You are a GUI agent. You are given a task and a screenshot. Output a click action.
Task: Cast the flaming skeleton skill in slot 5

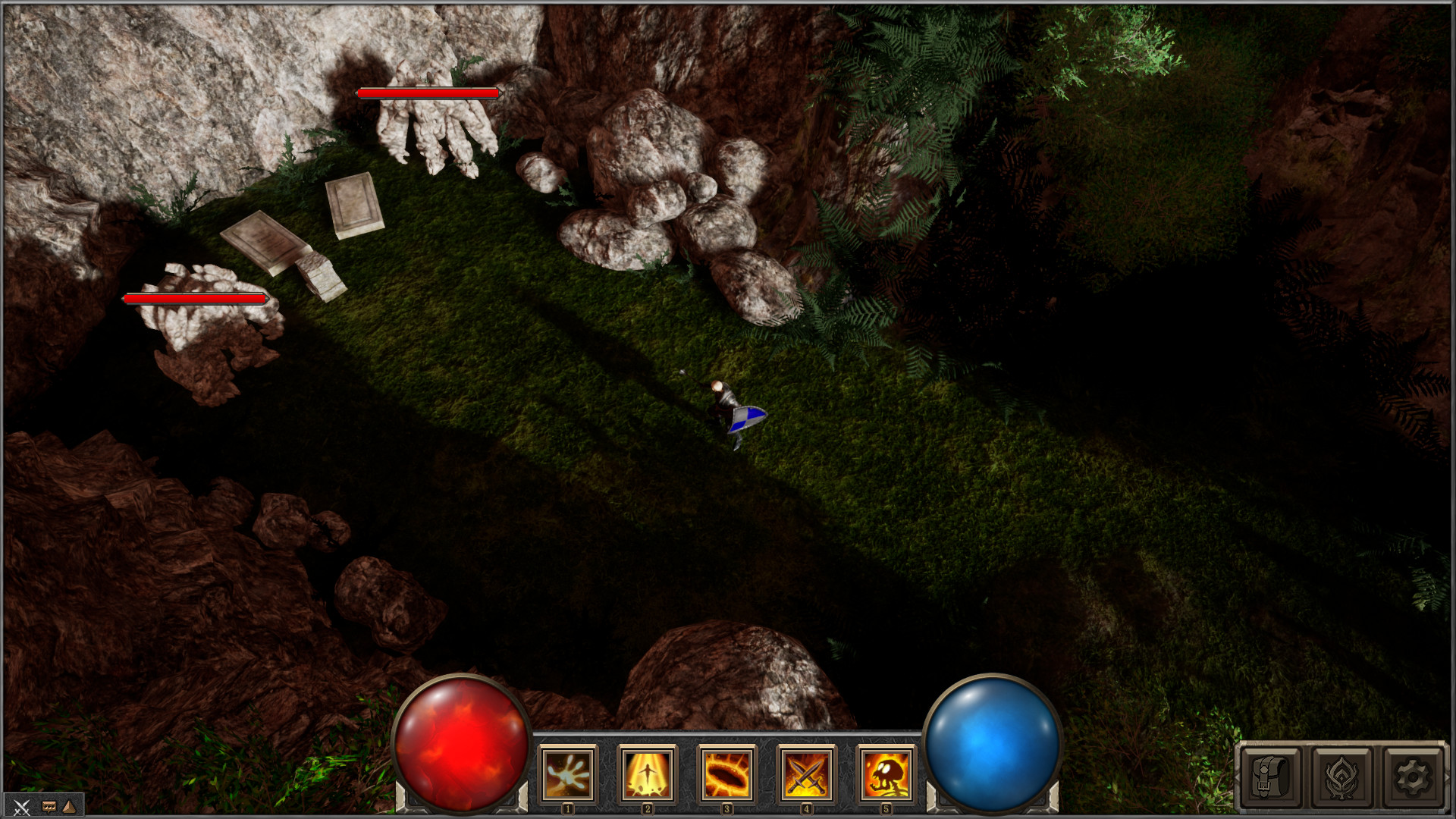[x=886, y=773]
